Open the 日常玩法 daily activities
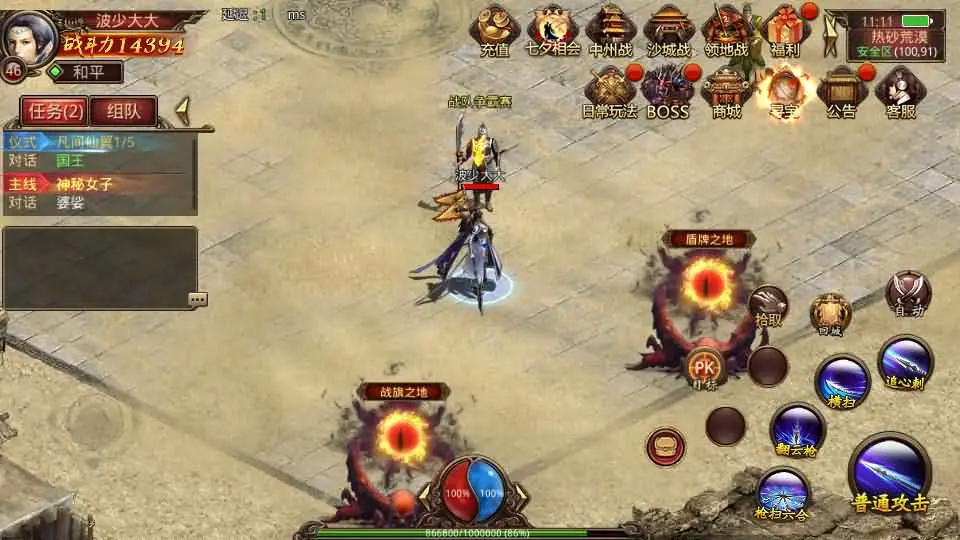The image size is (960, 540). [609, 92]
